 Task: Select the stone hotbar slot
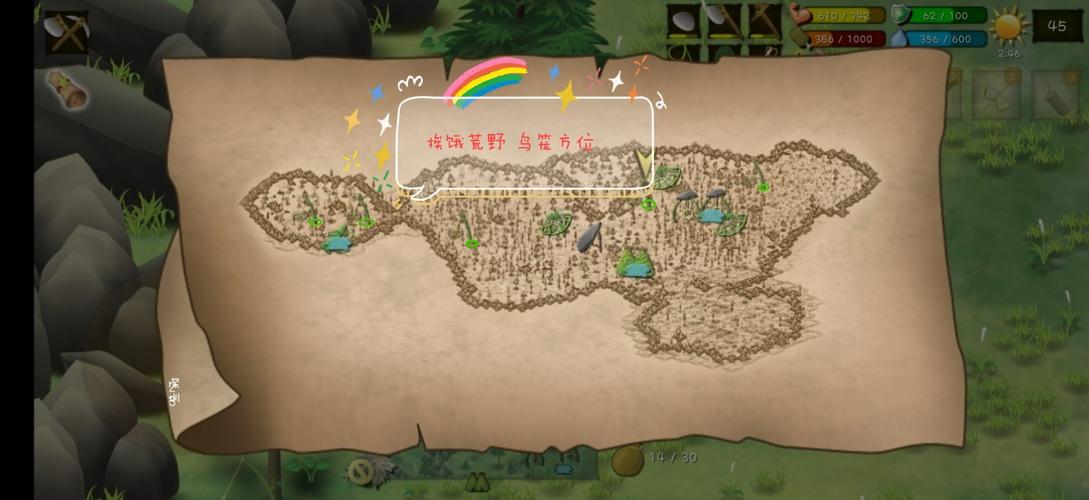[x=685, y=22]
